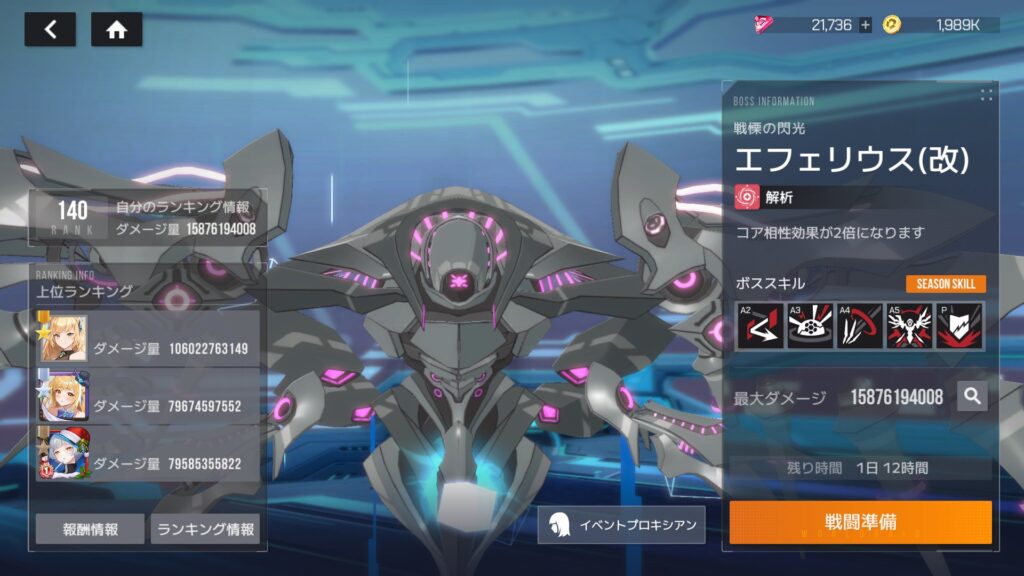Select the top-ranked player with 106022763149 damage
Screen dimensions: 1024x576
[148, 341]
